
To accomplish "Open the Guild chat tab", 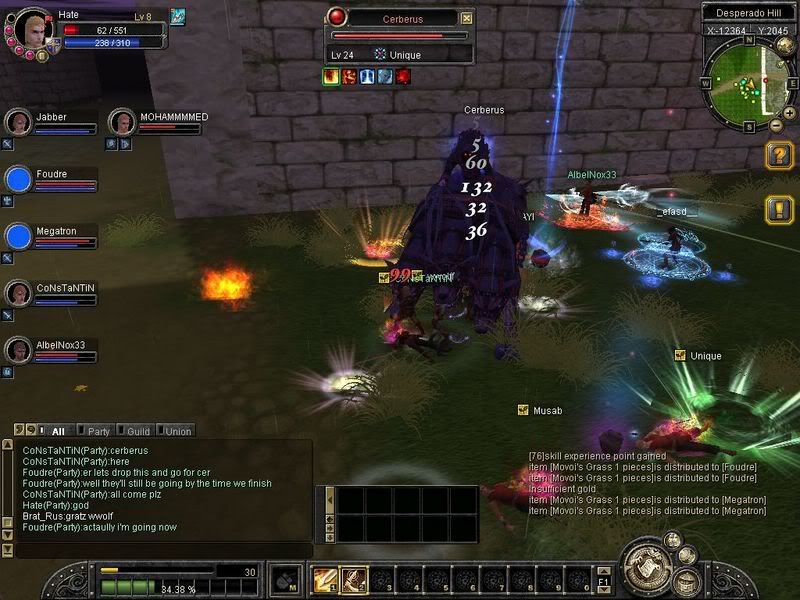I will 136,431.
